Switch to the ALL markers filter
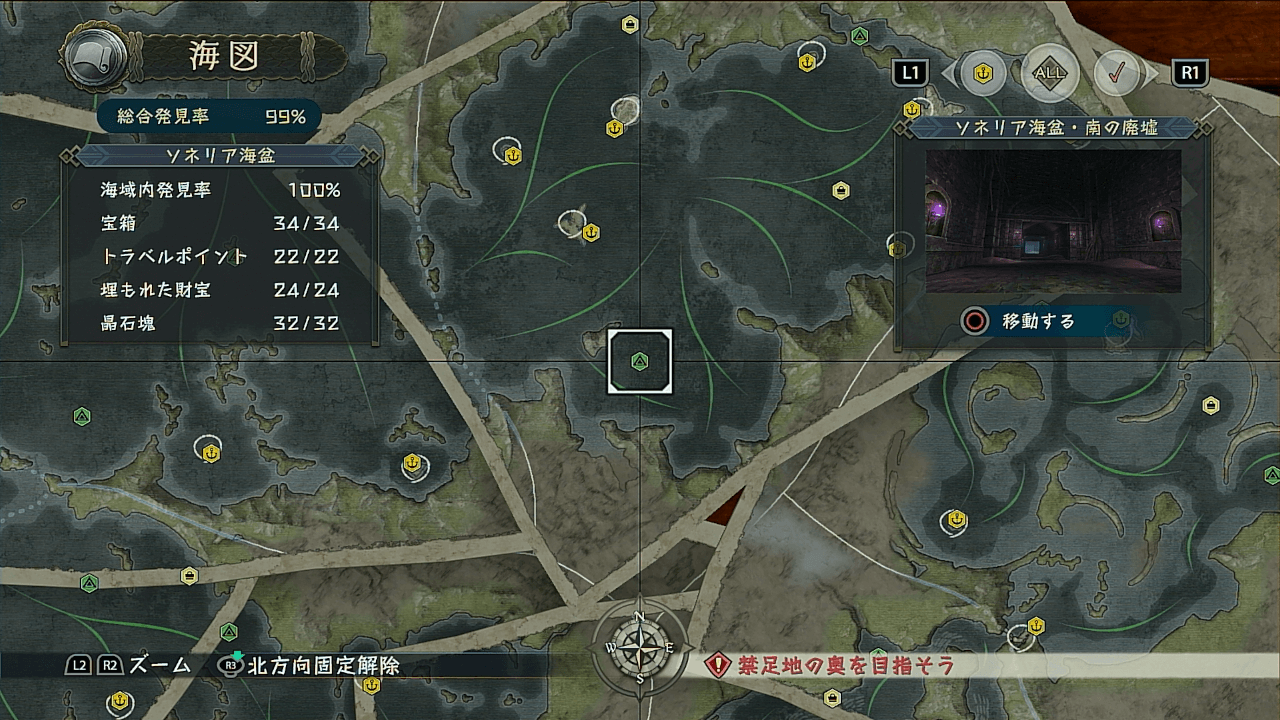 (1050, 73)
